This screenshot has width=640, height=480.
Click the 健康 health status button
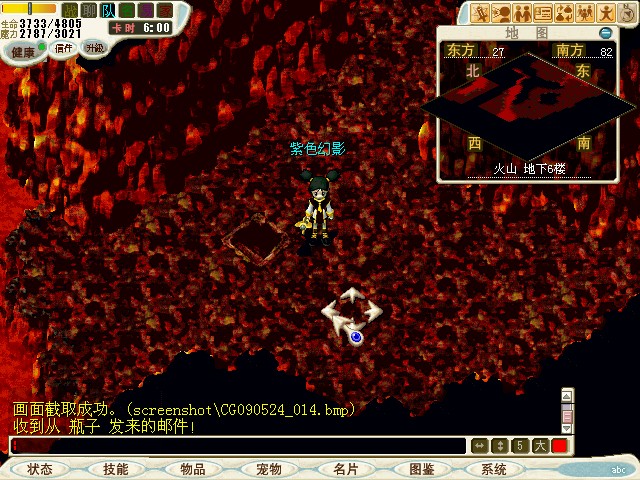pyautogui.click(x=23, y=51)
